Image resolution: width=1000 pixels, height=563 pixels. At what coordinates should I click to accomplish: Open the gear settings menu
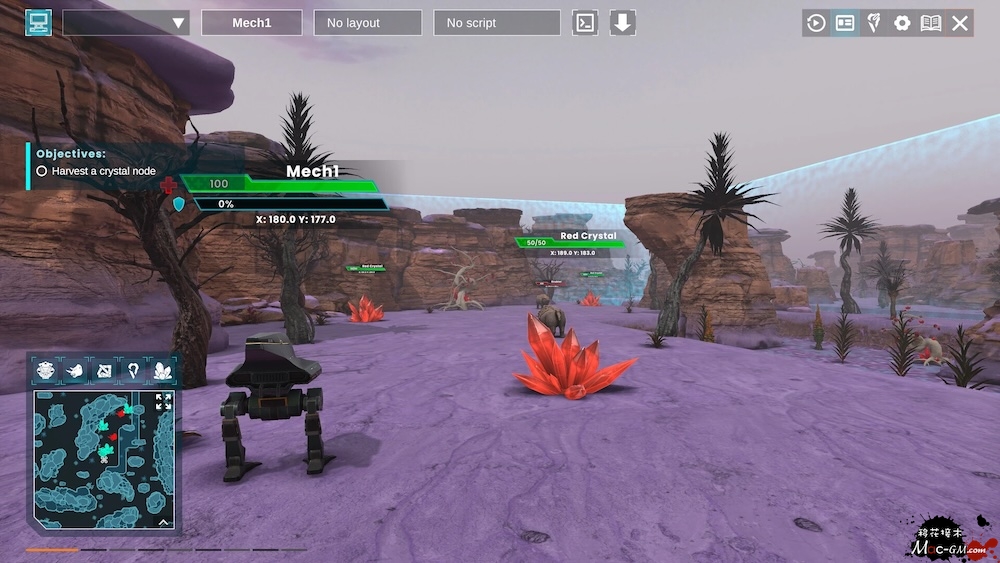(x=902, y=23)
